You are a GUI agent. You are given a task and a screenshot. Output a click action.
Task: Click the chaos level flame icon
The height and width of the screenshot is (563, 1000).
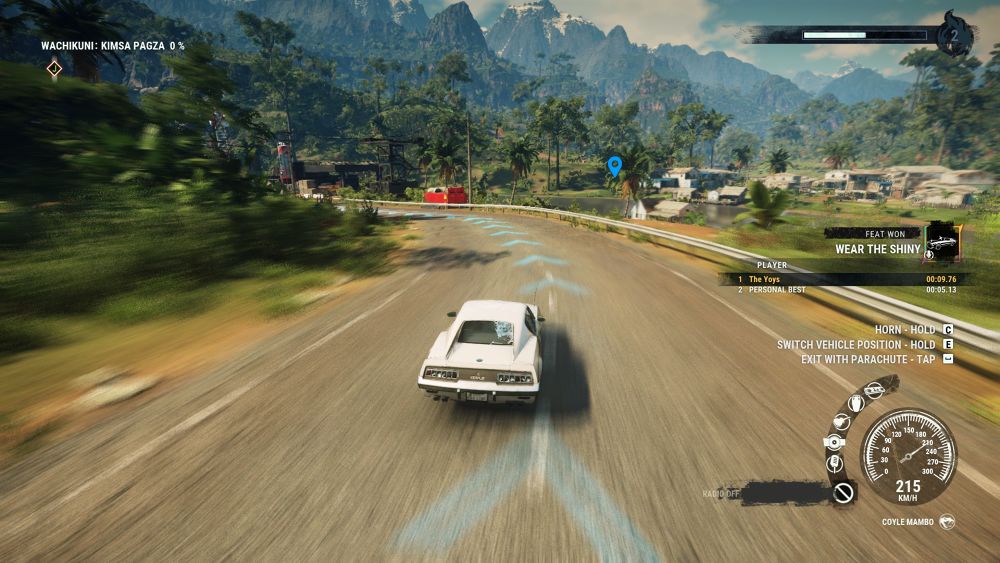tap(955, 36)
